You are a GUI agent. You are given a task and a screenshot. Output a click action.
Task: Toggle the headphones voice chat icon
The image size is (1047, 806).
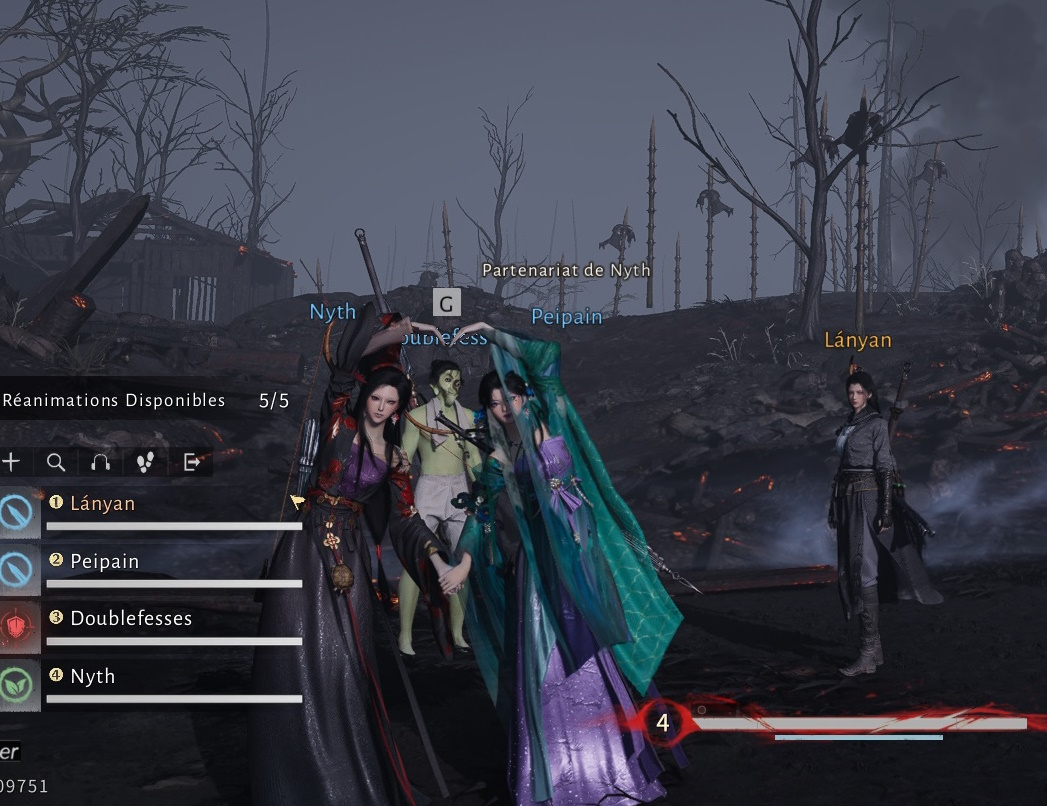click(100, 462)
